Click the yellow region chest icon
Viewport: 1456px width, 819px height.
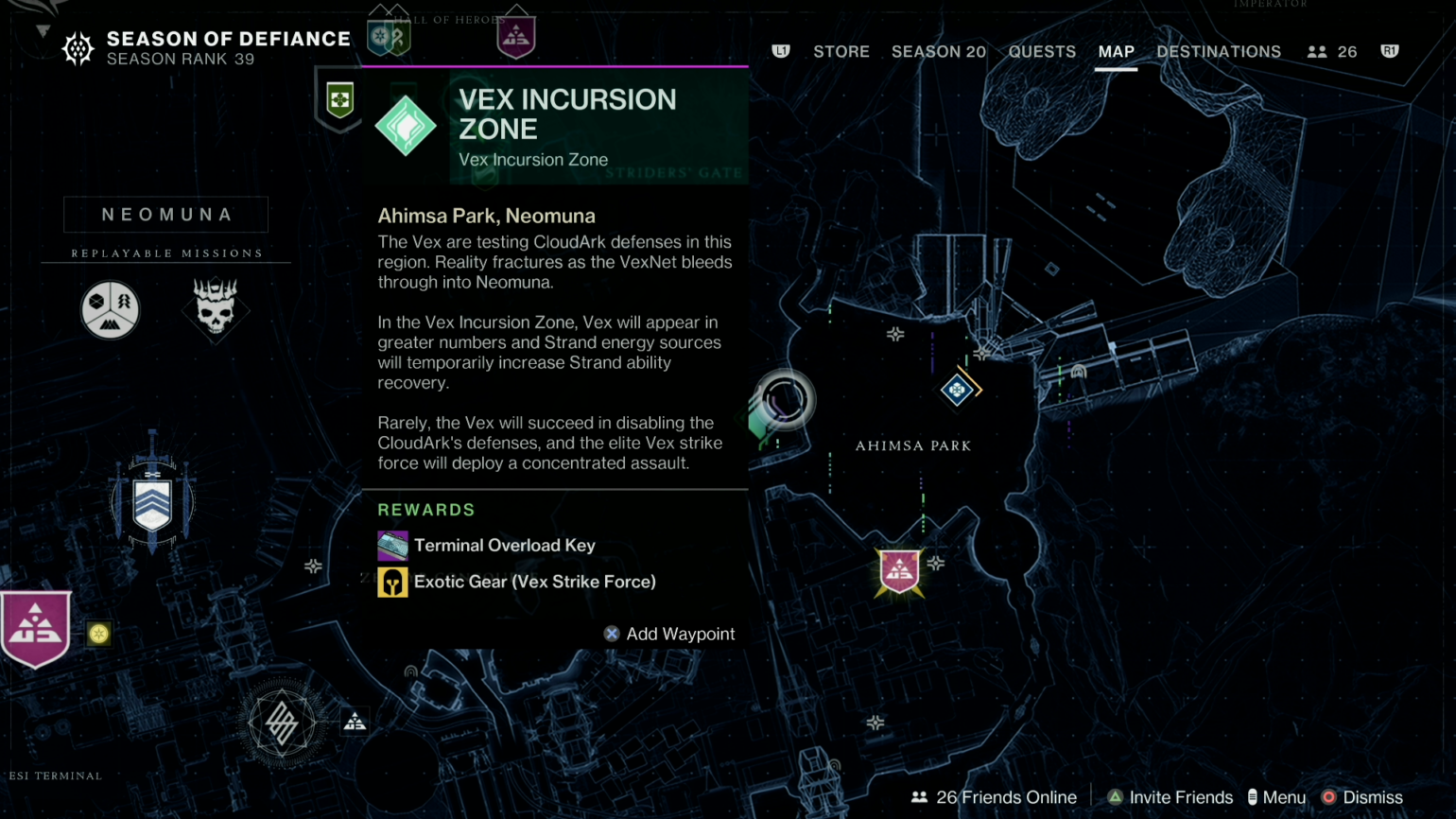98,635
